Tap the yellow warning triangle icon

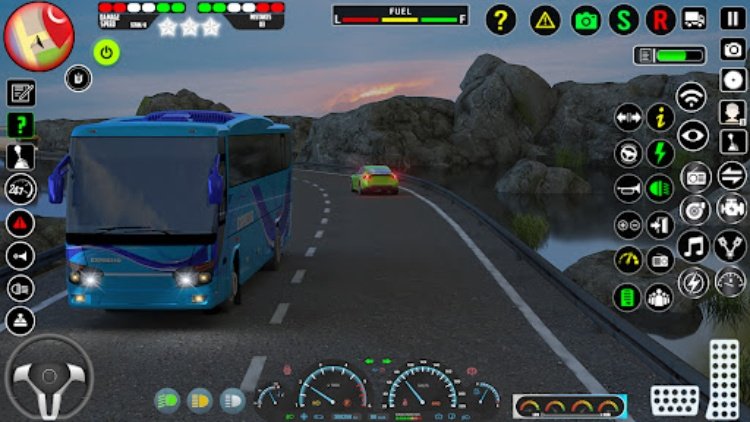coord(545,20)
